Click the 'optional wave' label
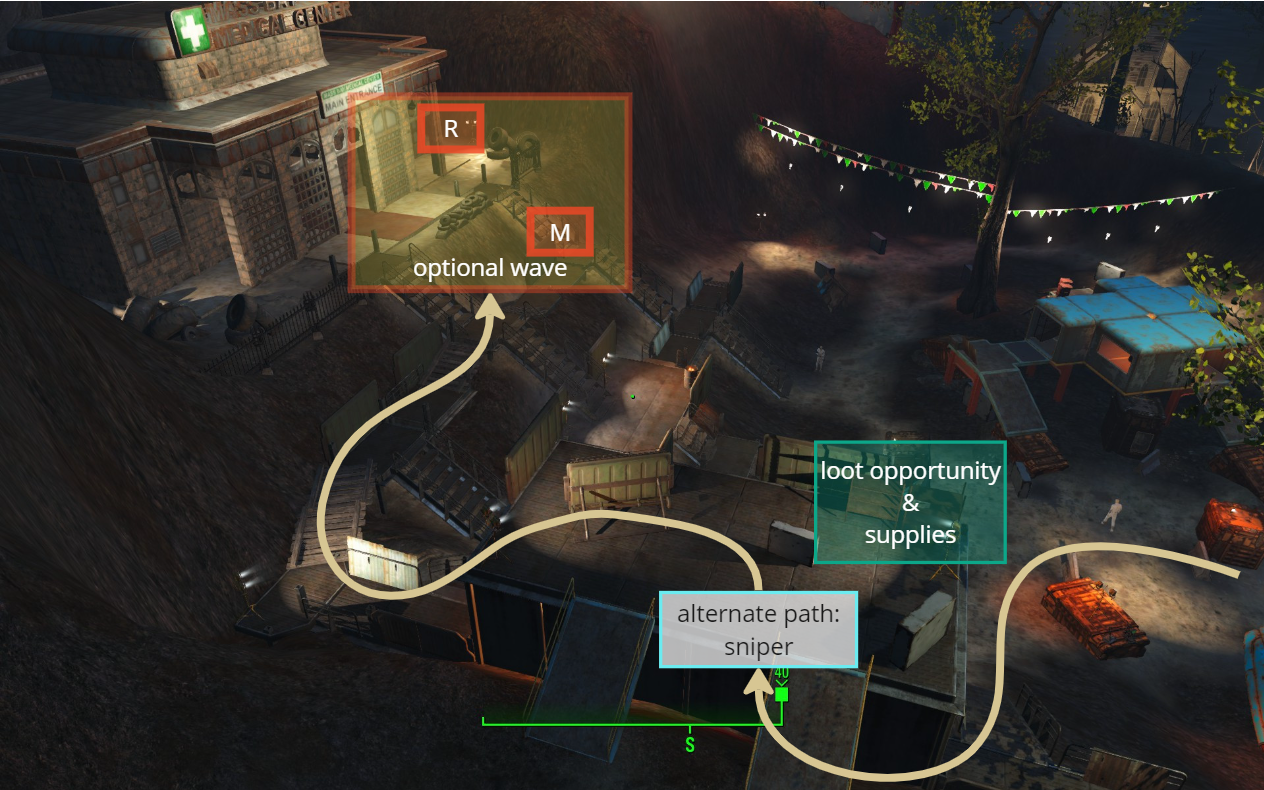1264x790 pixels. point(490,268)
